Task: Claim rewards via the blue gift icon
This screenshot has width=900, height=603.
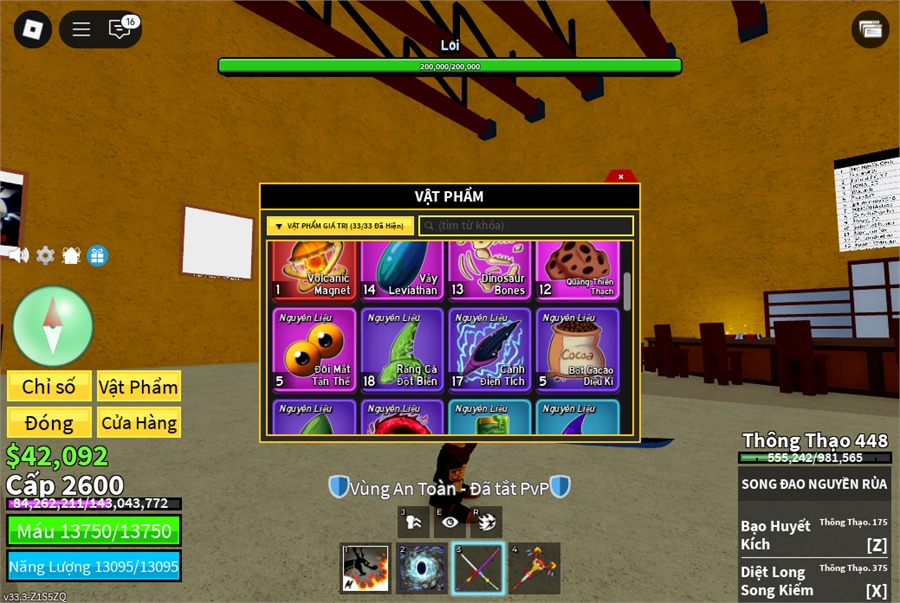Action: point(97,255)
